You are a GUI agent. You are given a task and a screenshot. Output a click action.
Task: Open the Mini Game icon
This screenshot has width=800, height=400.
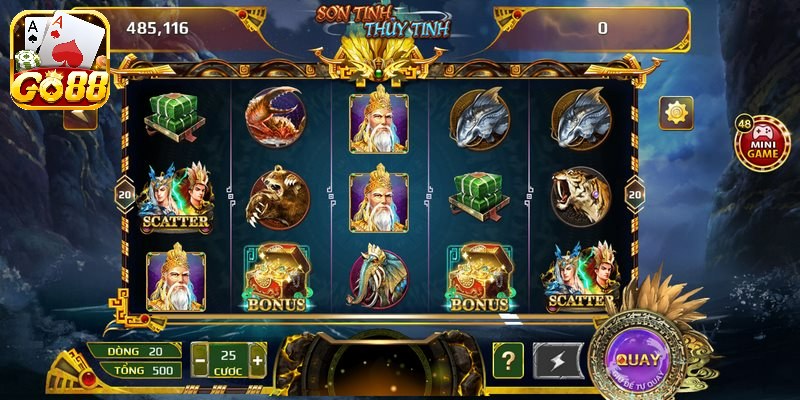tap(757, 145)
